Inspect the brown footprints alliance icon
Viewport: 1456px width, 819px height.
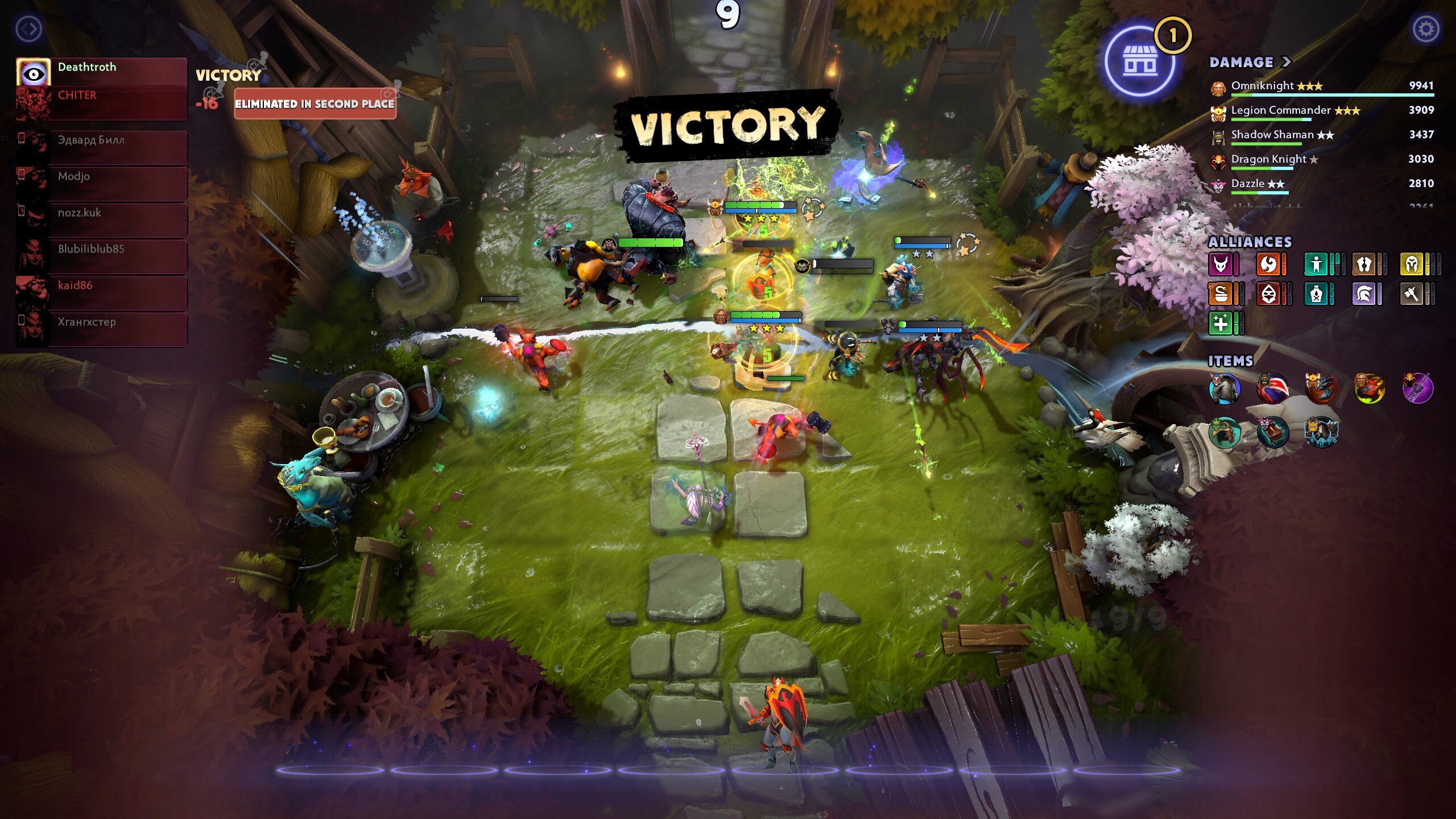pyautogui.click(x=1364, y=264)
